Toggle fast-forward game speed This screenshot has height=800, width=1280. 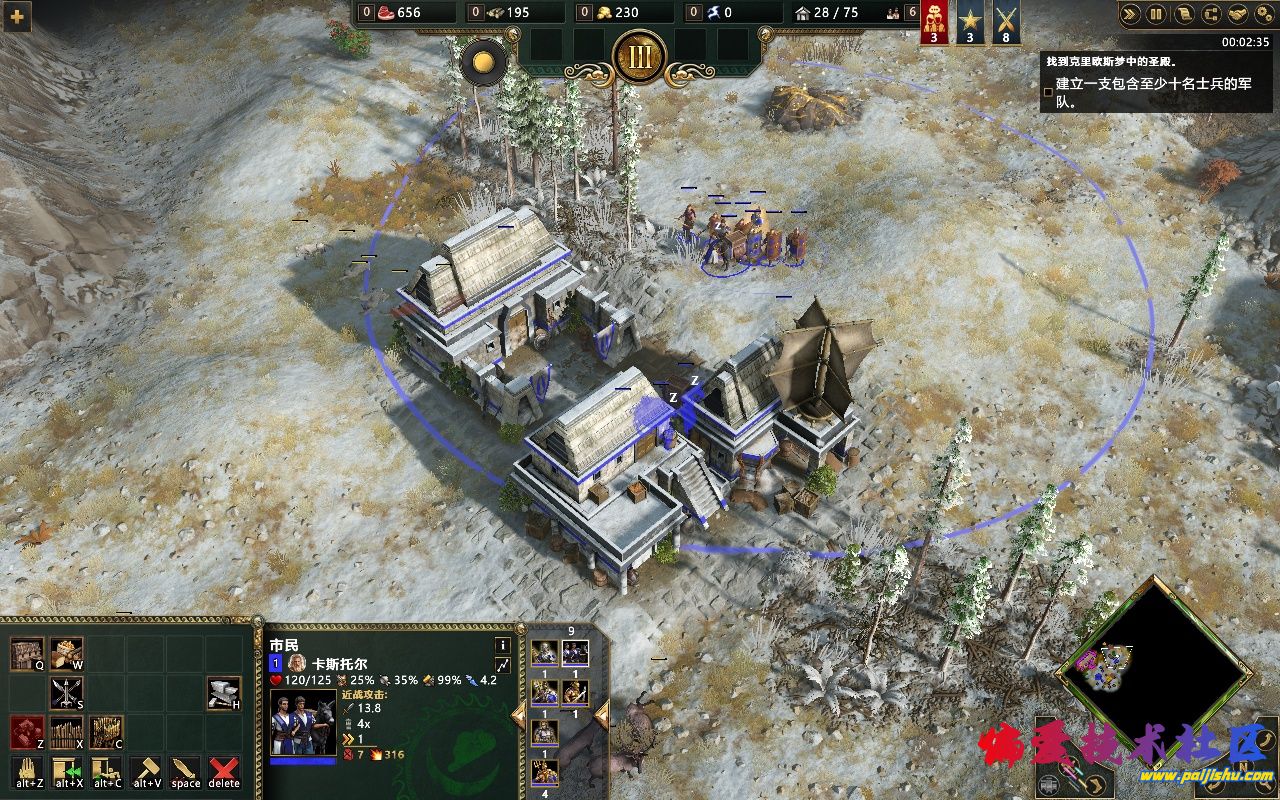[x=1132, y=14]
